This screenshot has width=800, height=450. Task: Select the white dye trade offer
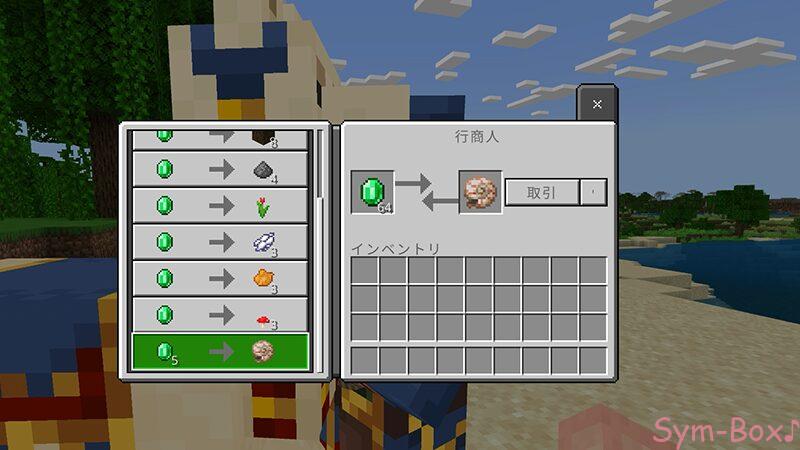[221, 242]
